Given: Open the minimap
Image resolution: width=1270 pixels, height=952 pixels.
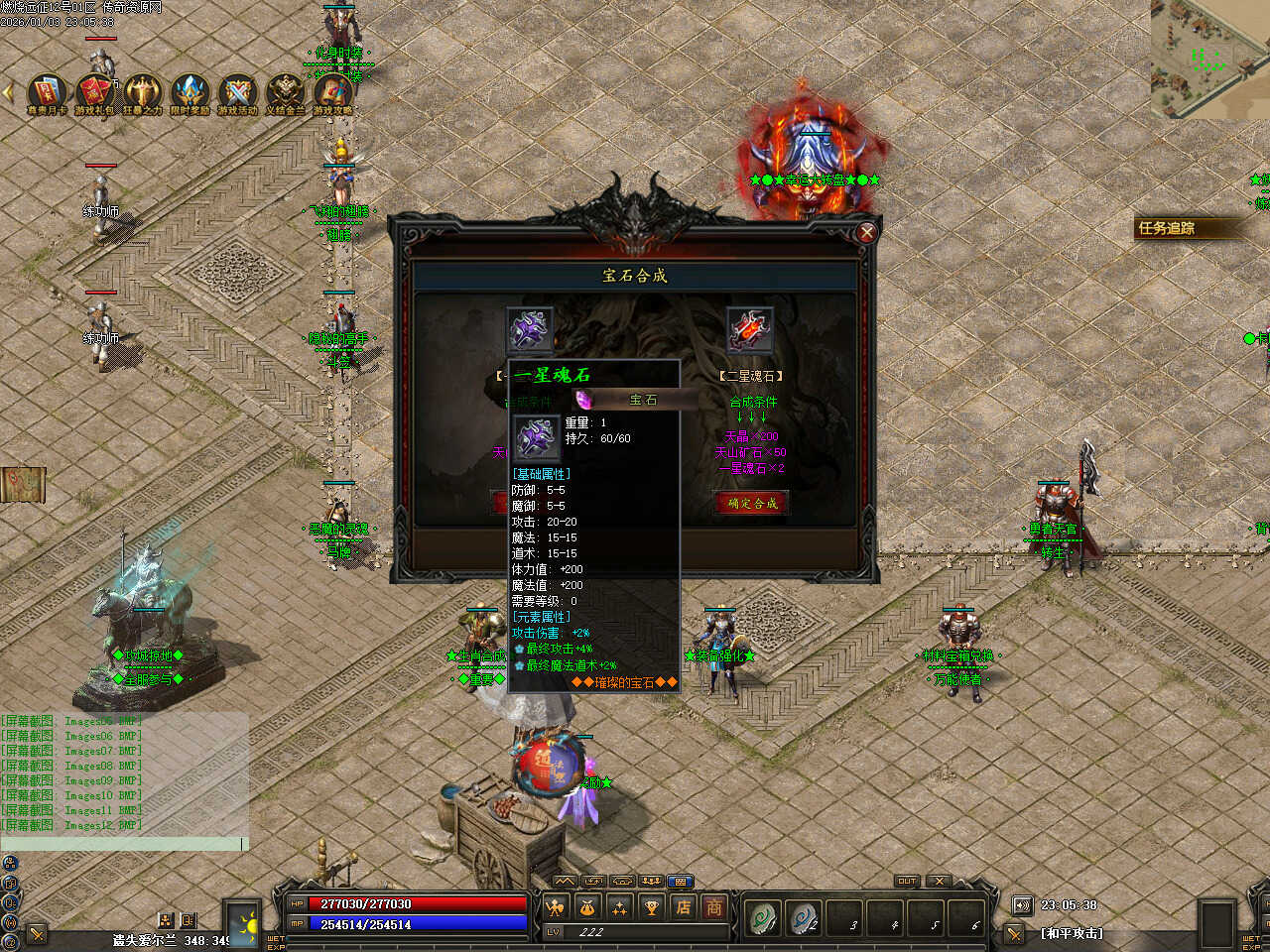Looking at the screenshot, I should [x=1209, y=58].
